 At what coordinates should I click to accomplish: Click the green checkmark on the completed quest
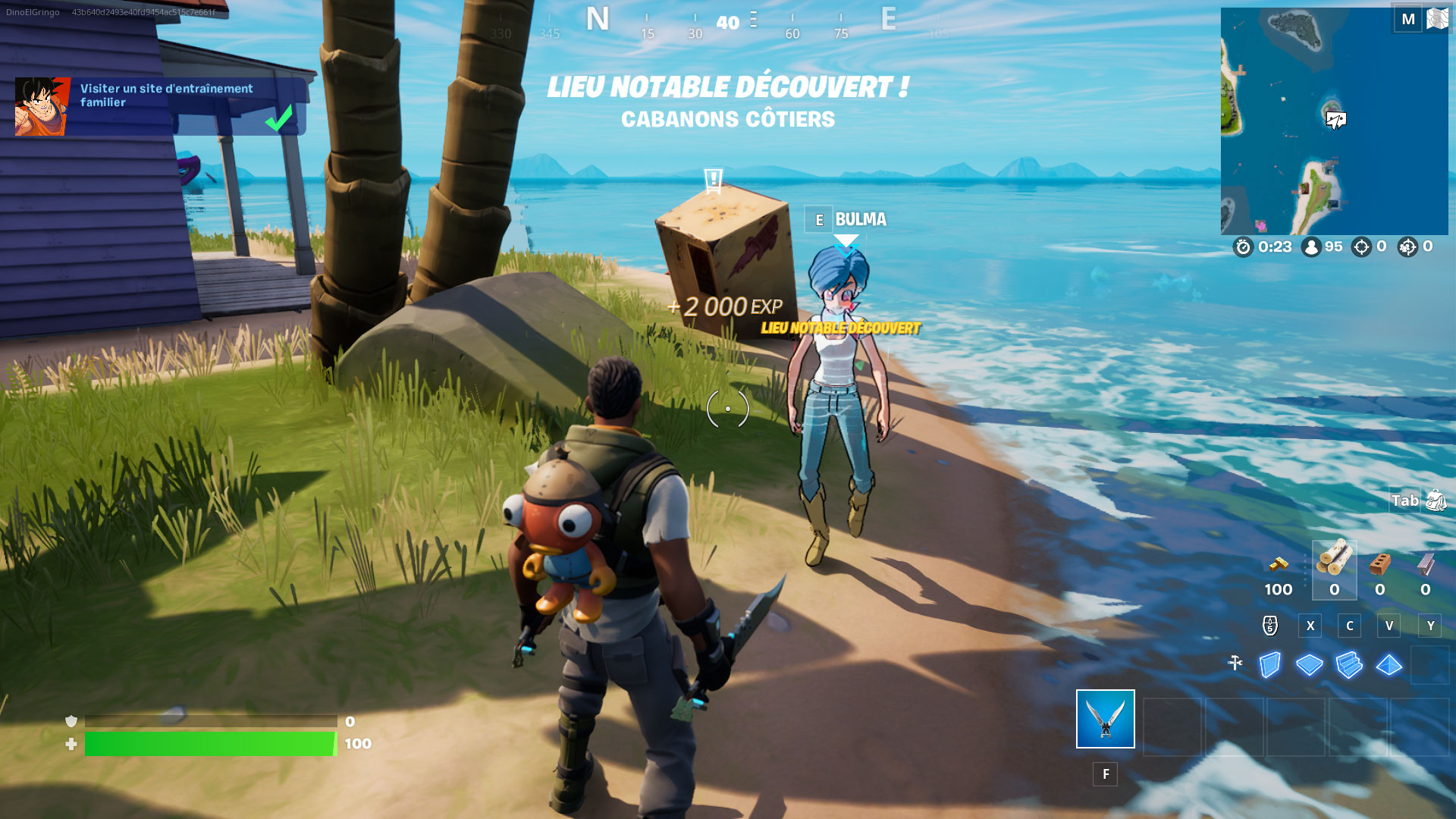tap(278, 118)
